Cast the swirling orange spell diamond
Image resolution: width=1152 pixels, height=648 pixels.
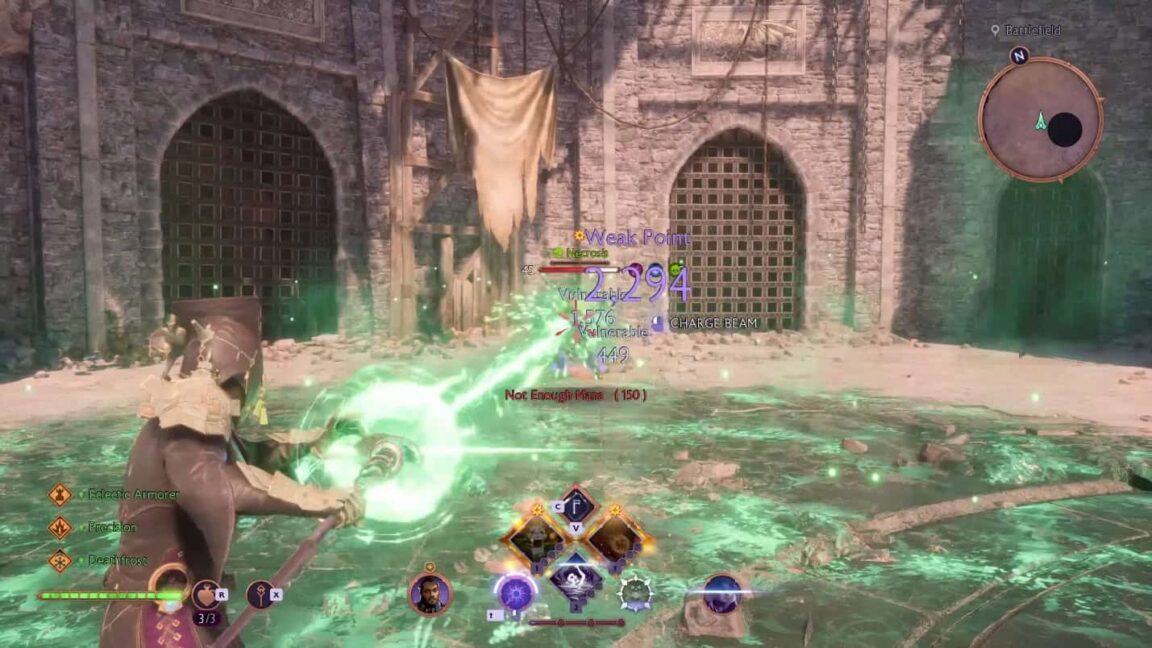[x=614, y=538]
